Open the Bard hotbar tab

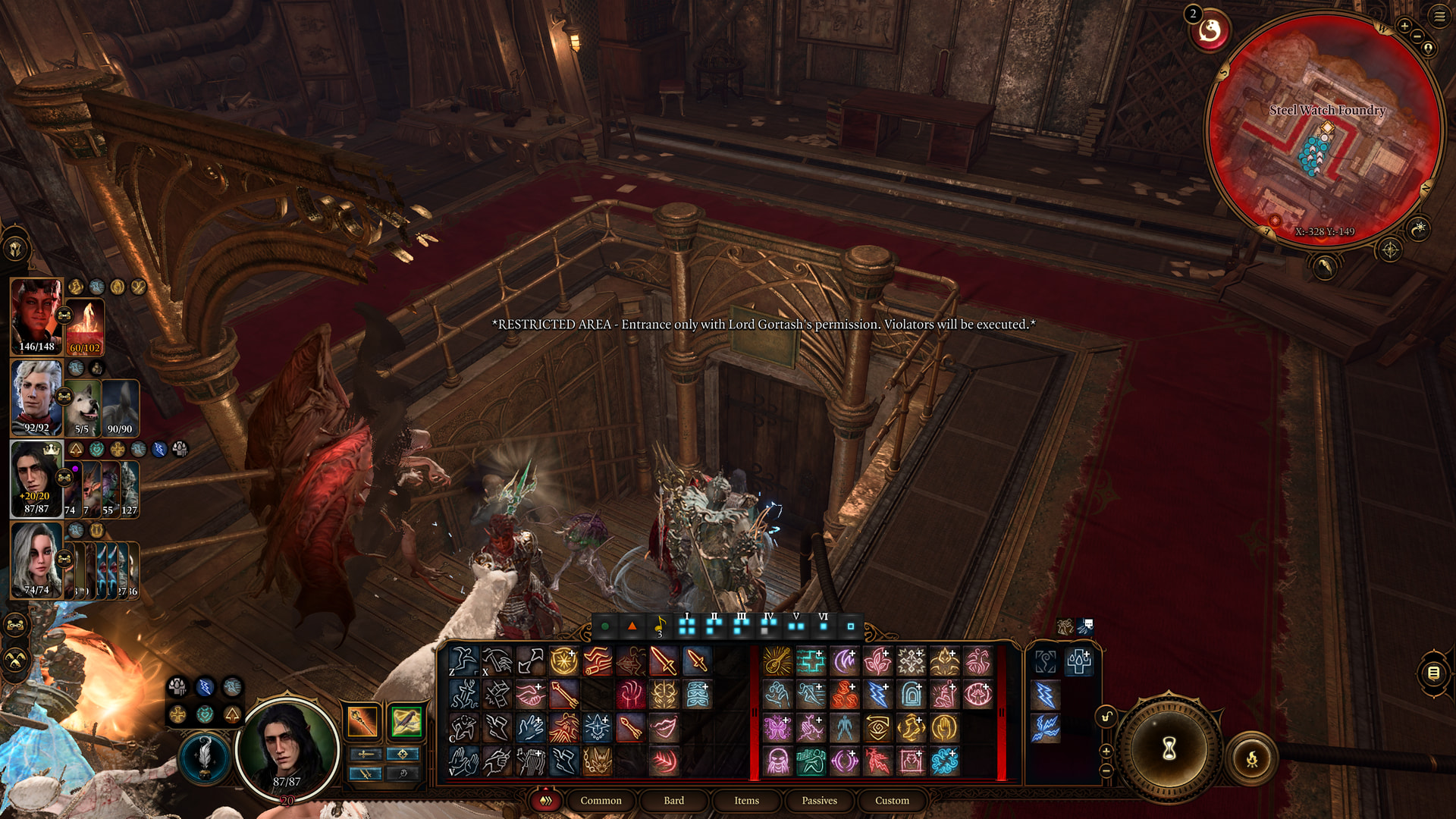point(673,800)
